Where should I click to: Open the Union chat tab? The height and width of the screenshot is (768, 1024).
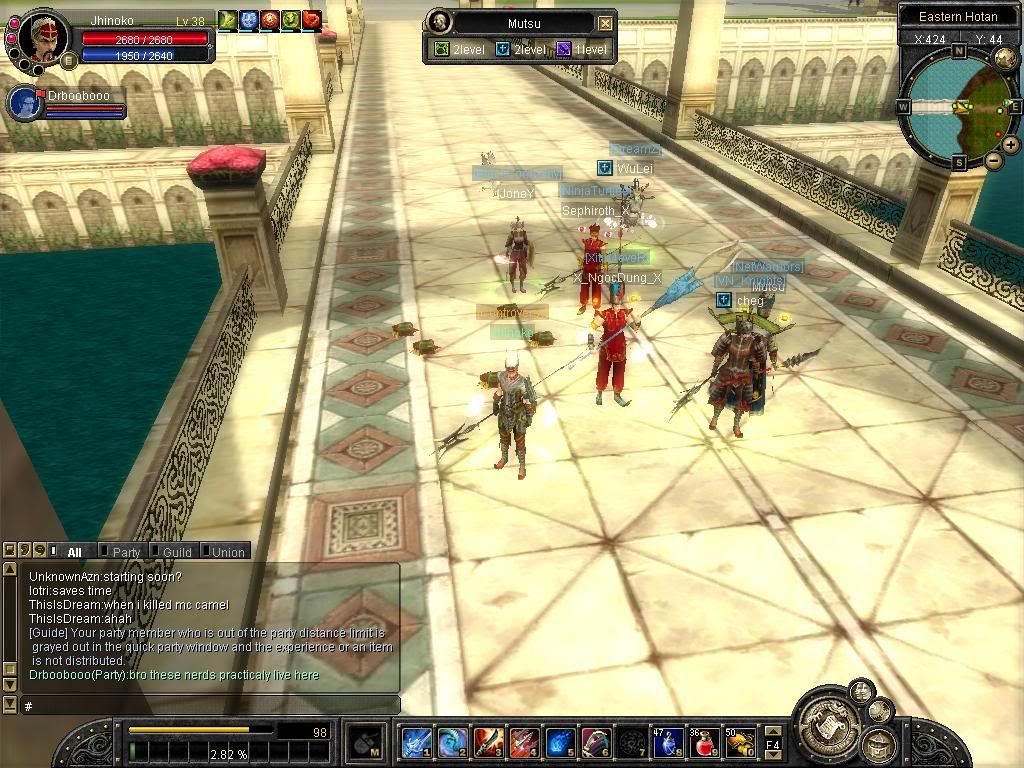[227, 551]
